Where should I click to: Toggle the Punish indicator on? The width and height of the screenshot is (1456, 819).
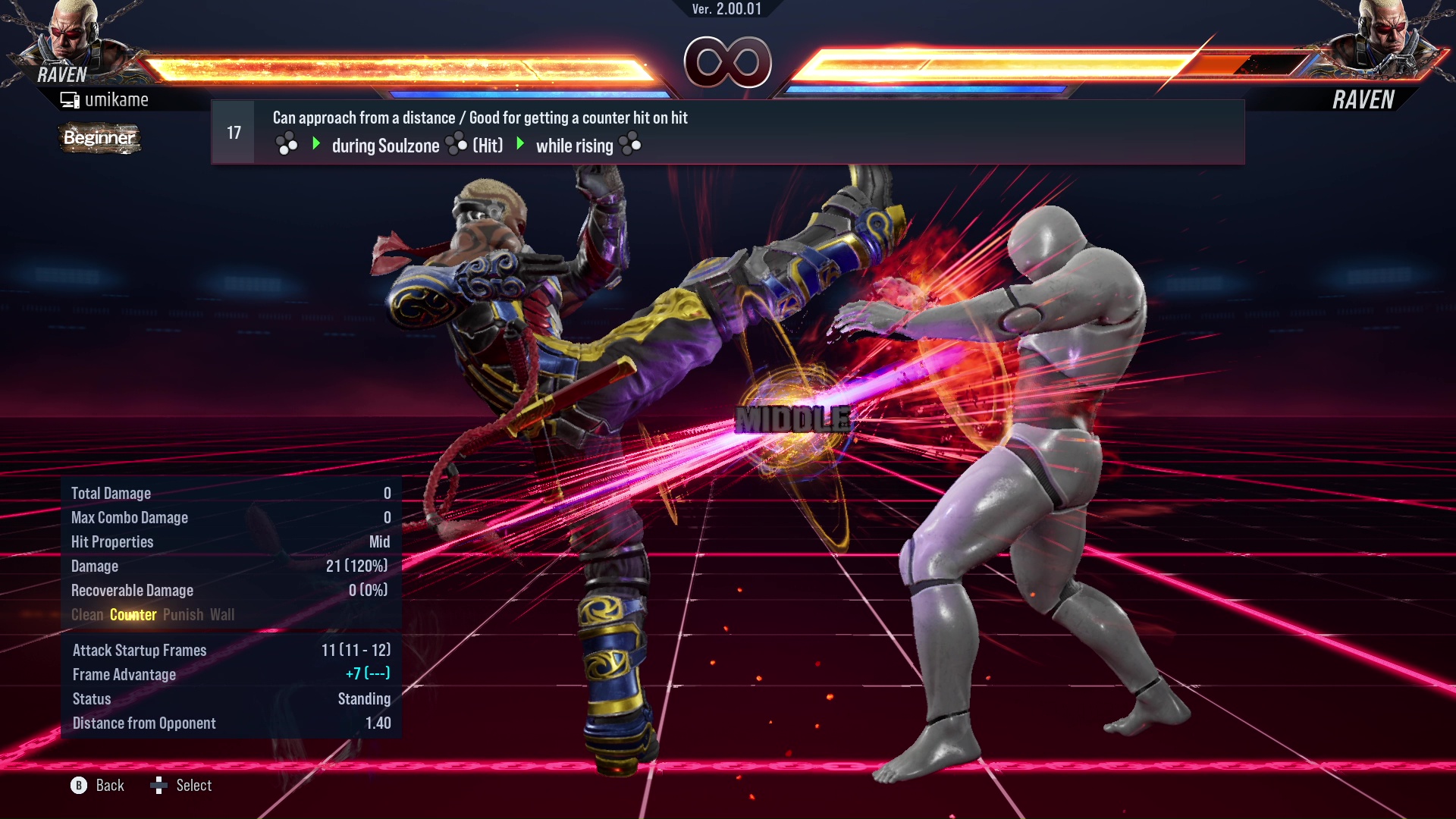(x=183, y=614)
